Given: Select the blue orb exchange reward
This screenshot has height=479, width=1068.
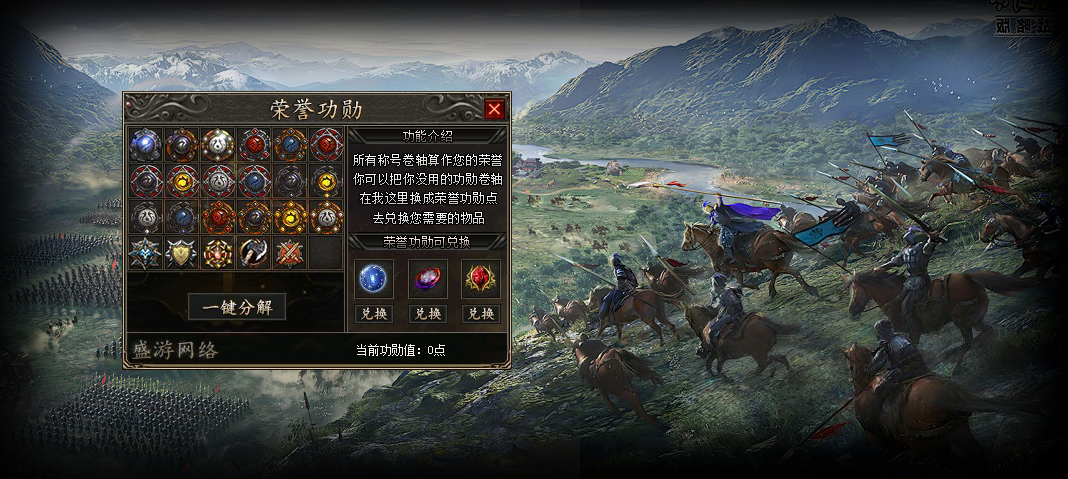Looking at the screenshot, I should (373, 279).
